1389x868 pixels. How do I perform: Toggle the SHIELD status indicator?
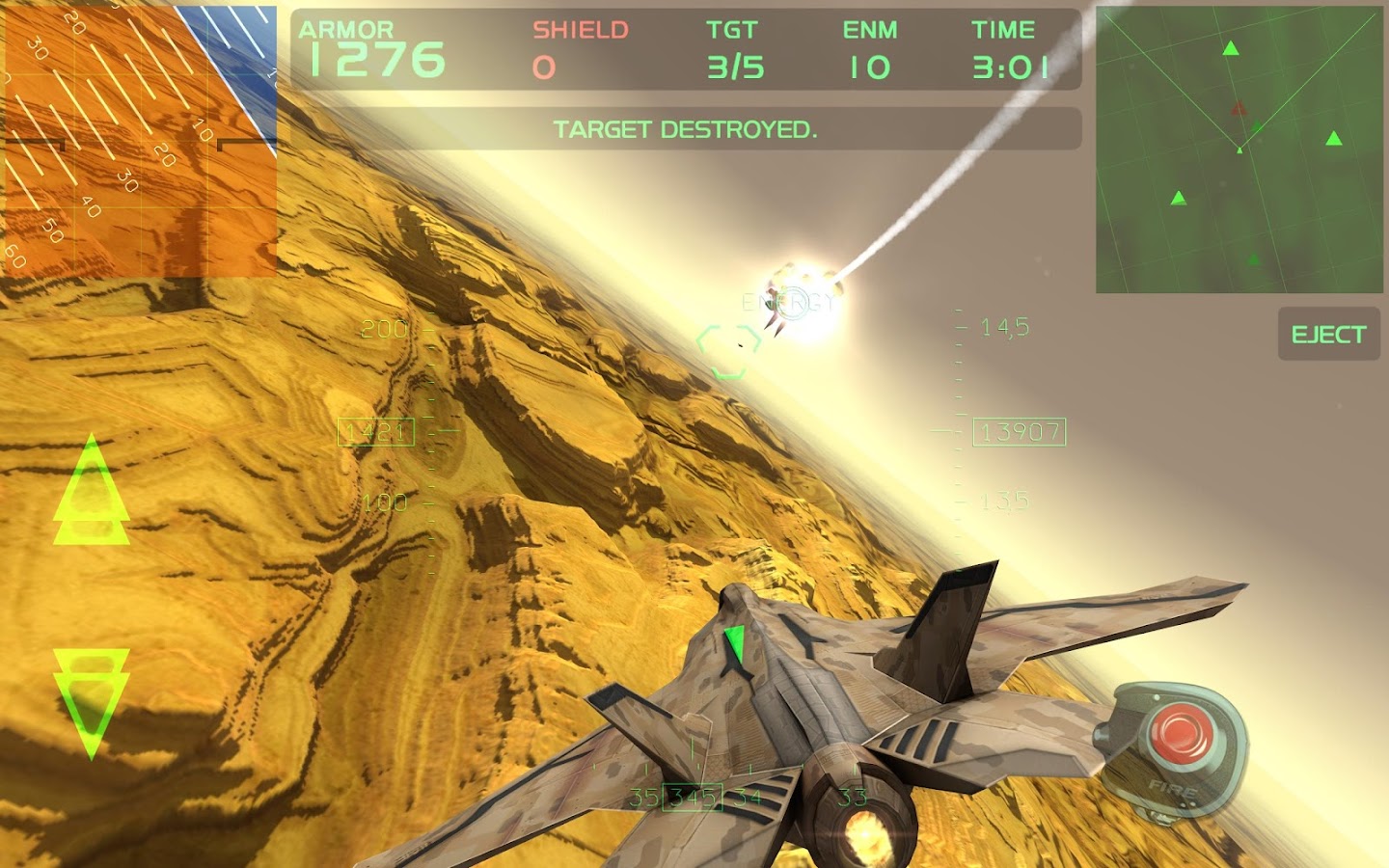(571, 48)
